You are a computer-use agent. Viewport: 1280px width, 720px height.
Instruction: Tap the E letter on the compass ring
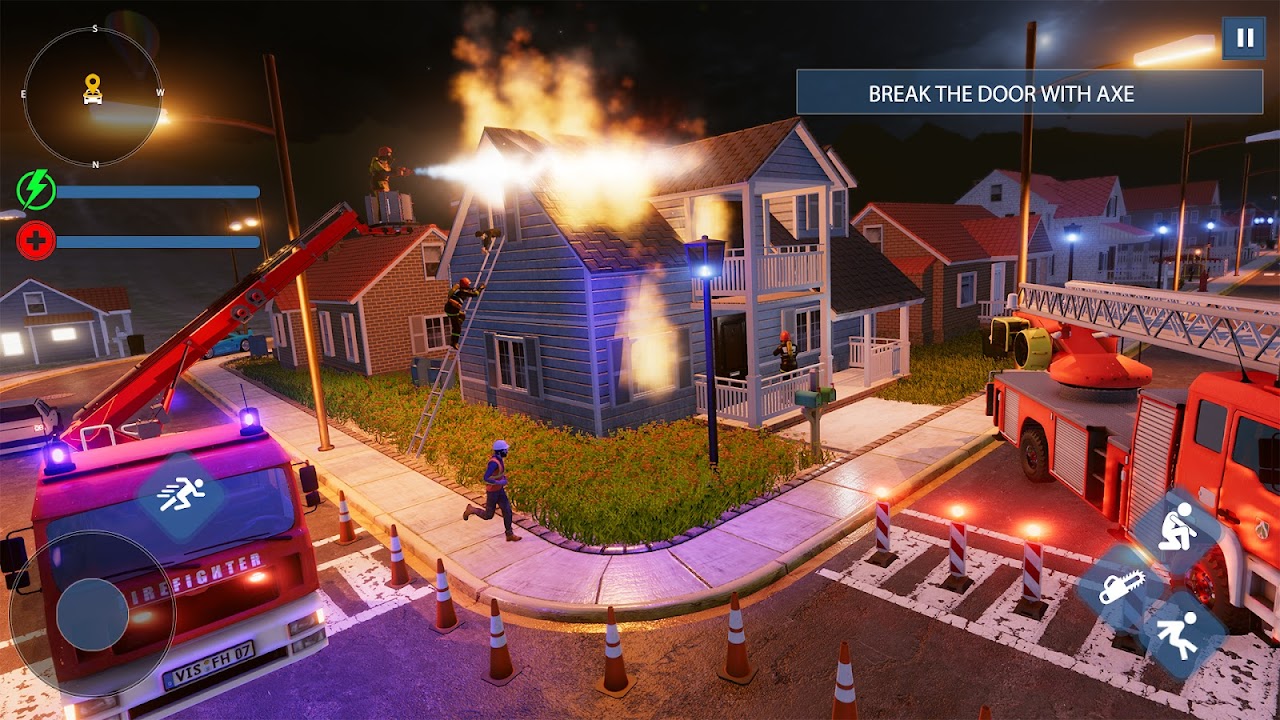pyautogui.click(x=22, y=93)
